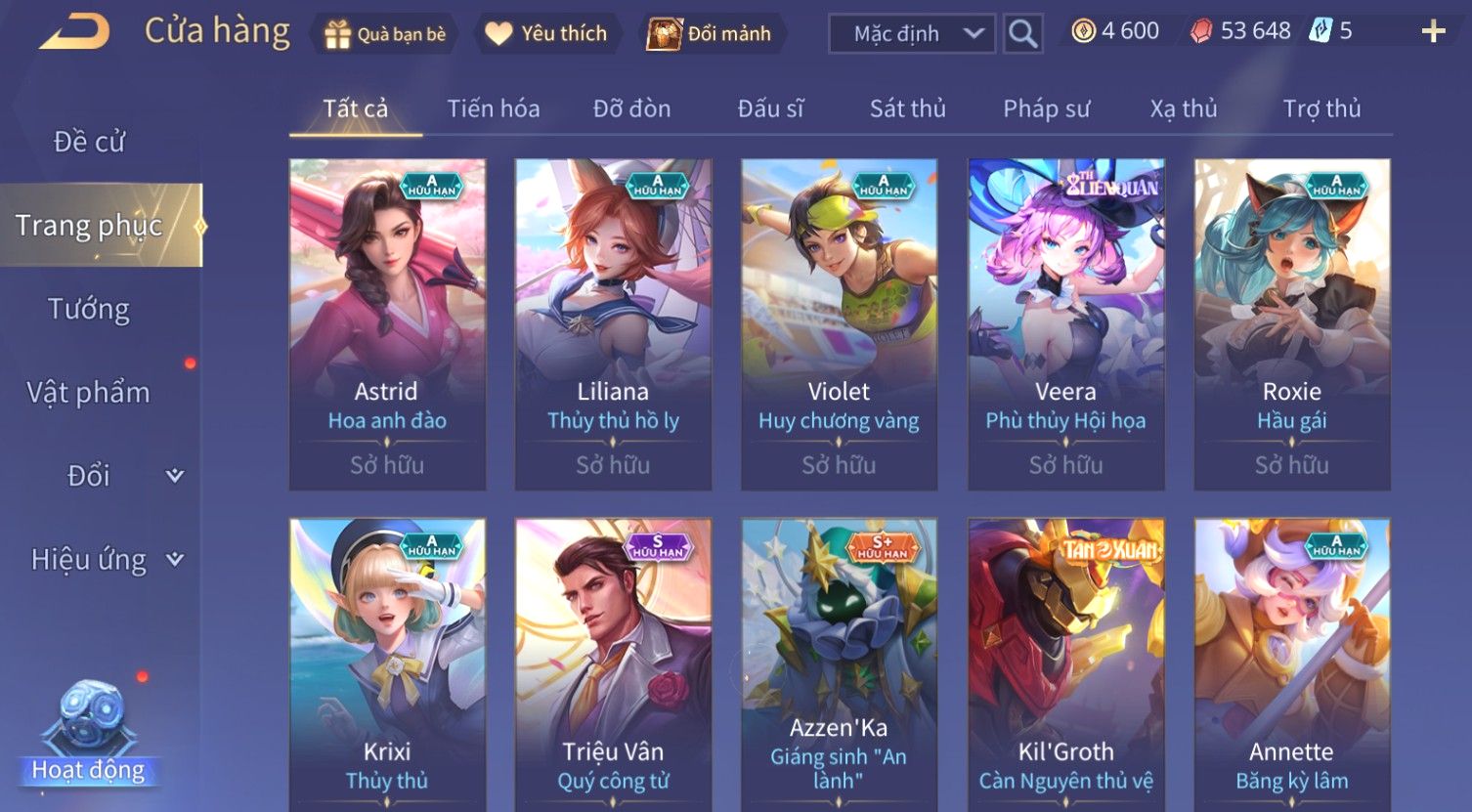Screen dimensions: 1472x812
Task: Add currency with the plus button
Action: point(1433,32)
